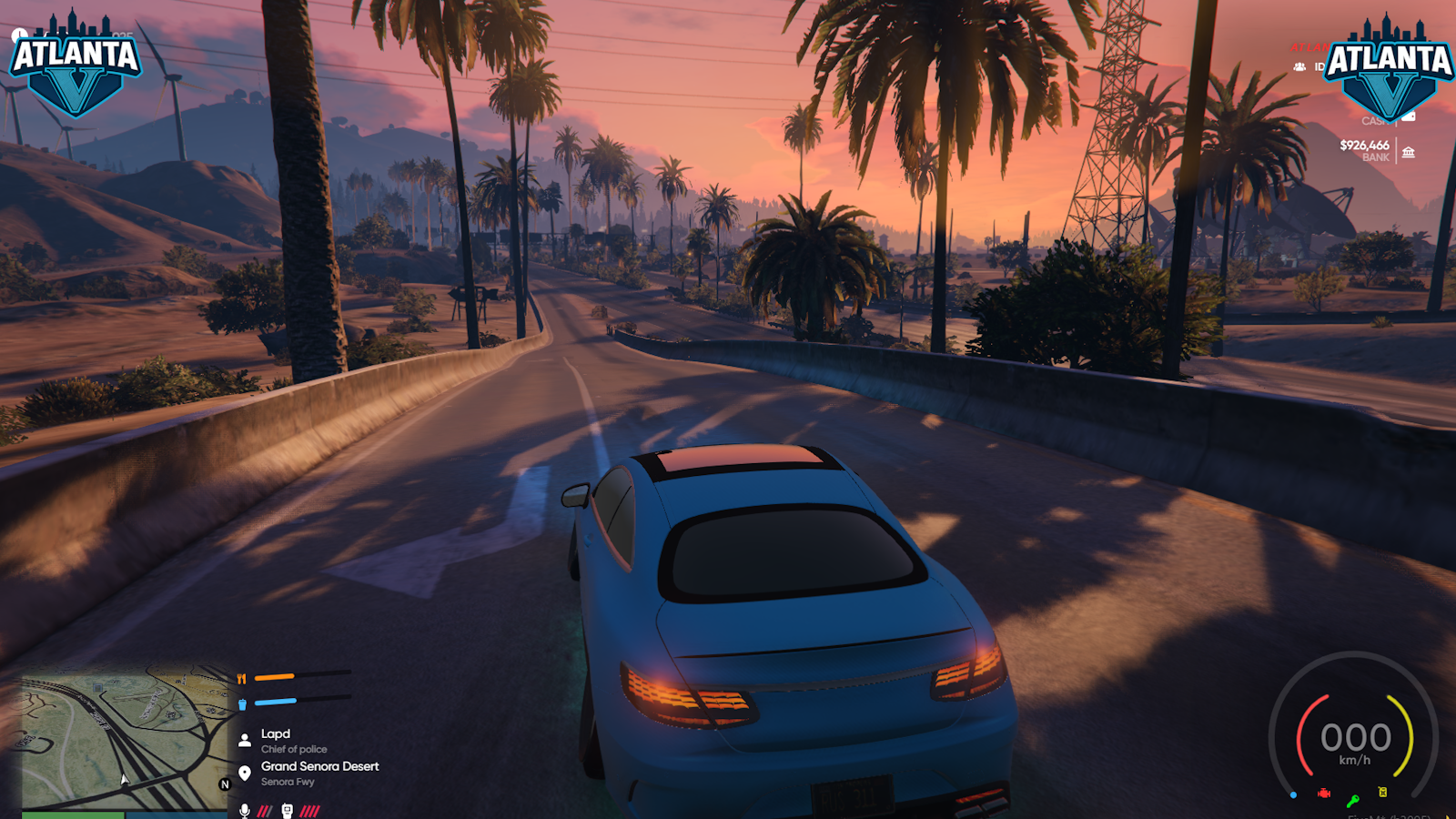
Task: Click the location pin beside Grand Senora Desert
Action: pos(244,773)
